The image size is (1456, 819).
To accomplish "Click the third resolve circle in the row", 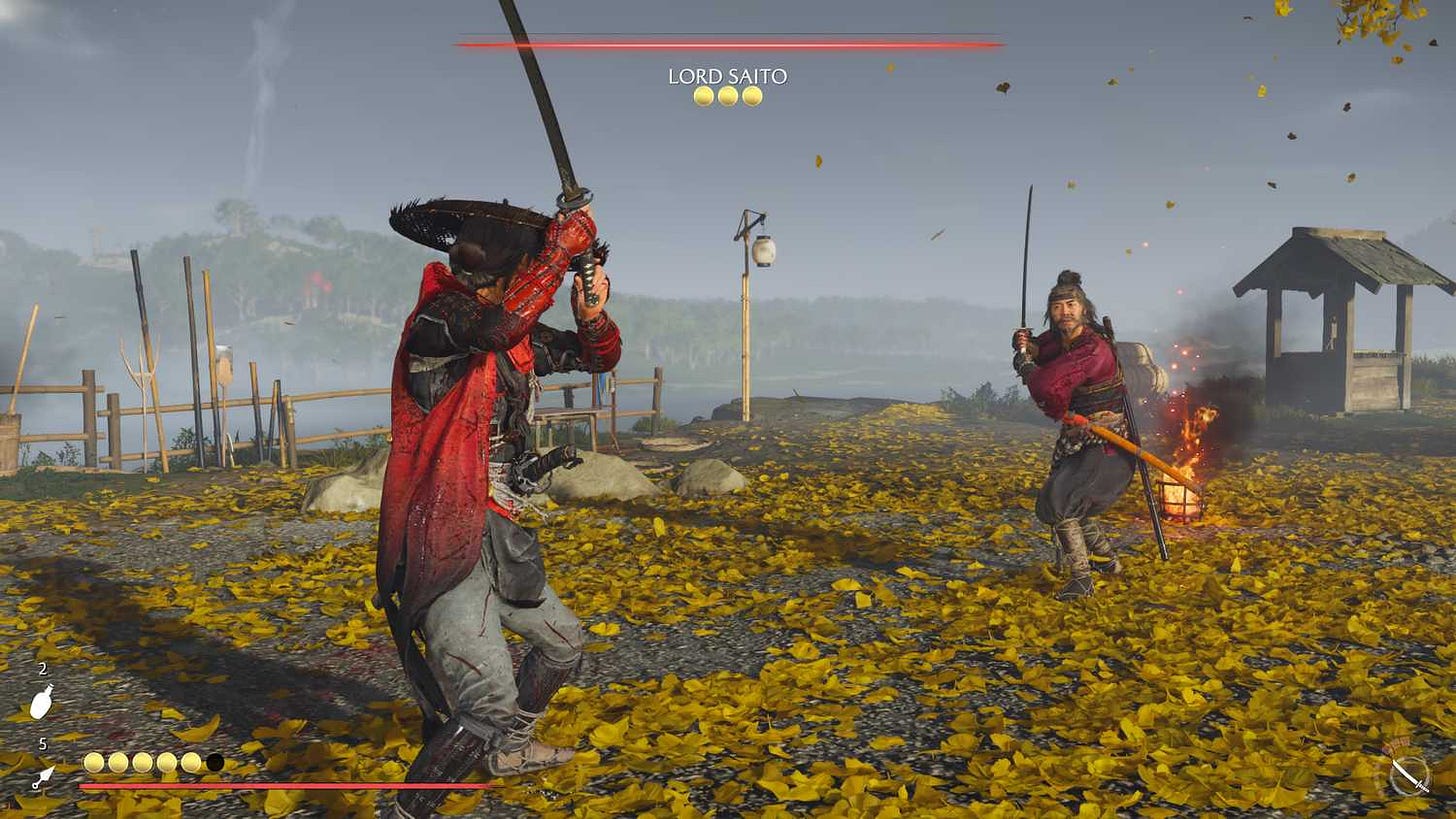I will pyautogui.click(x=141, y=761).
